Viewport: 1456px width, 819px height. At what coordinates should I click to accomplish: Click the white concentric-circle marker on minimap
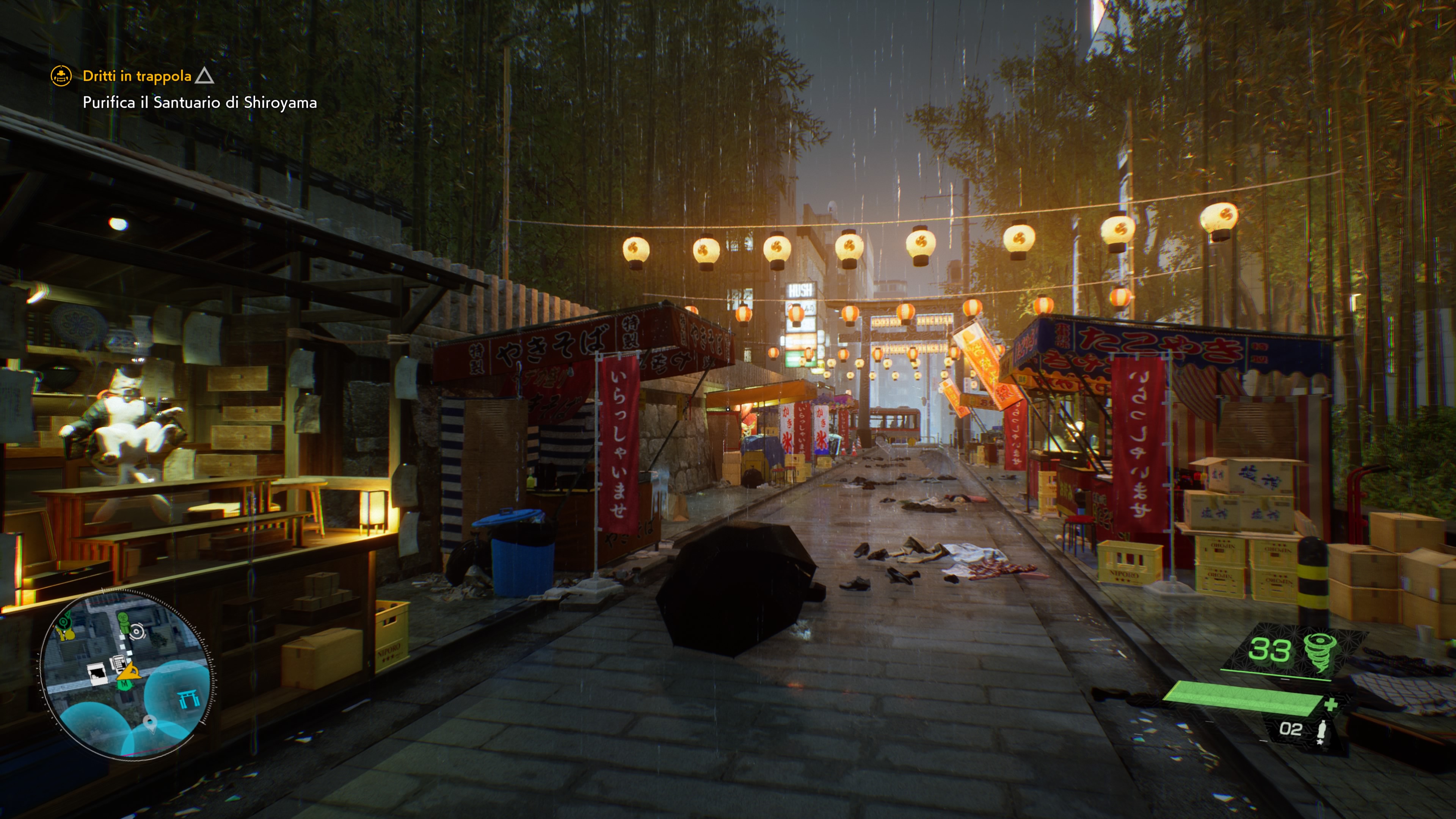tap(137, 632)
